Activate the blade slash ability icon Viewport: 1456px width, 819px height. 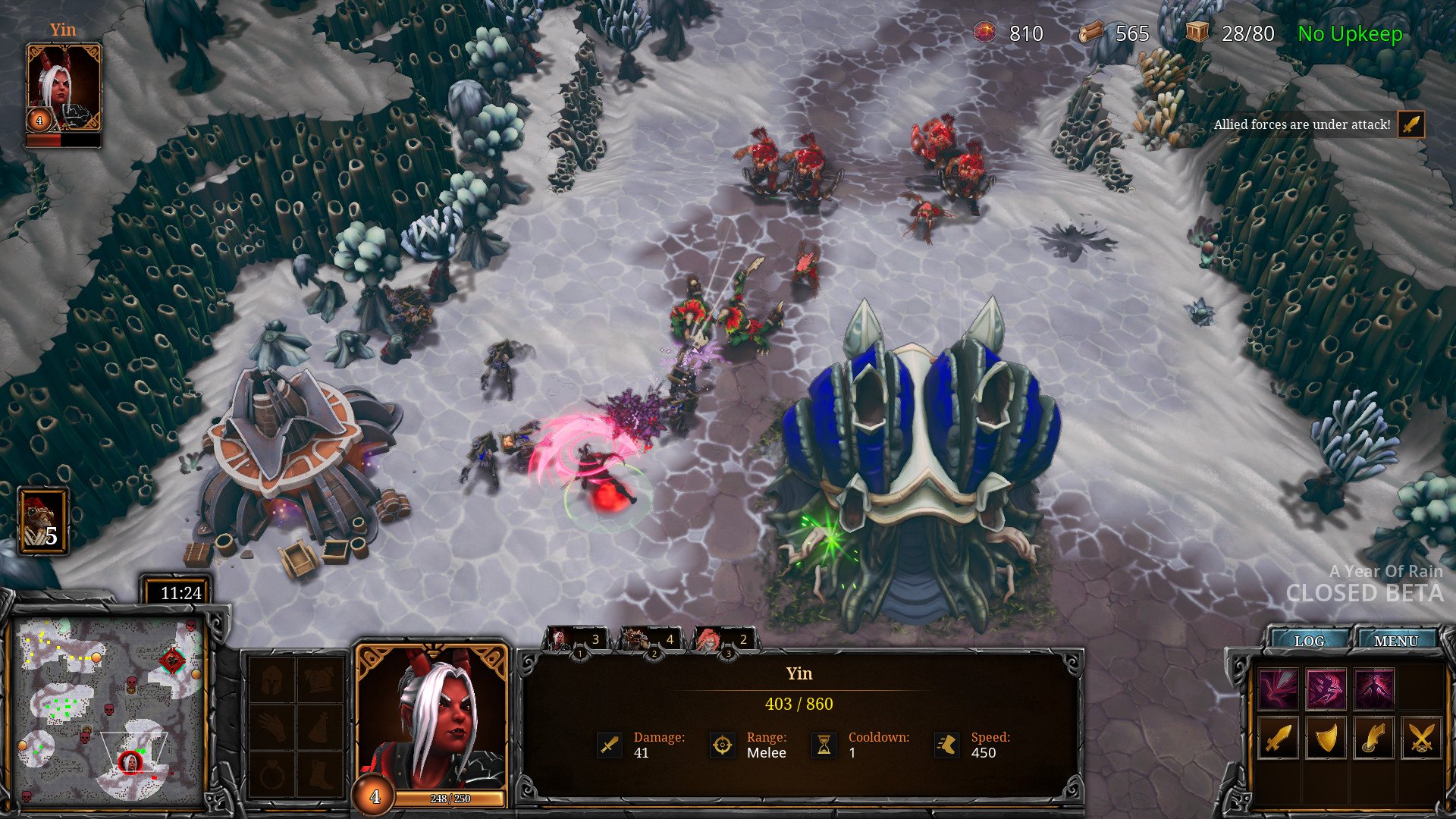[1278, 689]
